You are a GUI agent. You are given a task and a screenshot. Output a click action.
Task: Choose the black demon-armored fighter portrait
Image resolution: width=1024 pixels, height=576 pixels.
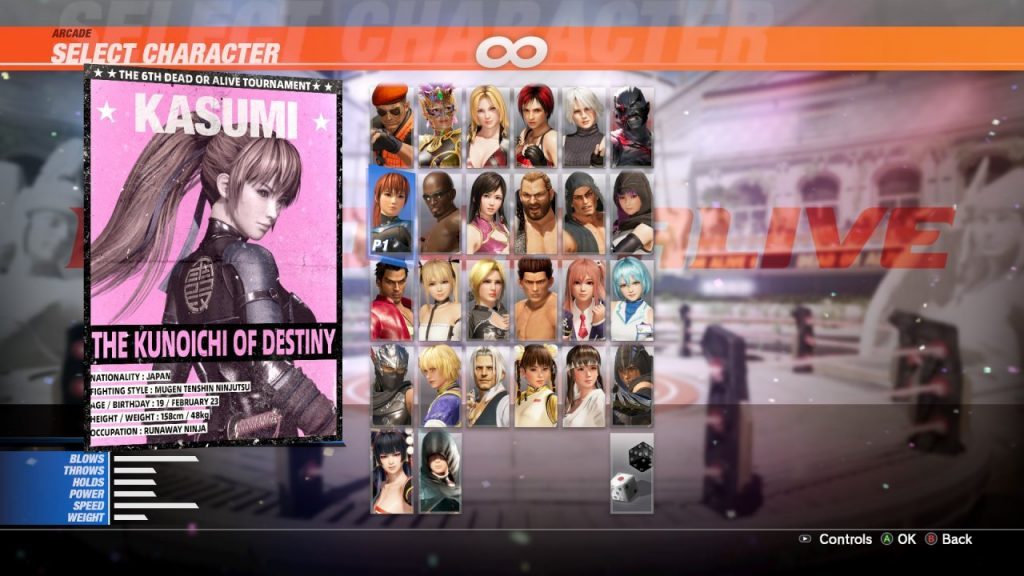(x=631, y=126)
